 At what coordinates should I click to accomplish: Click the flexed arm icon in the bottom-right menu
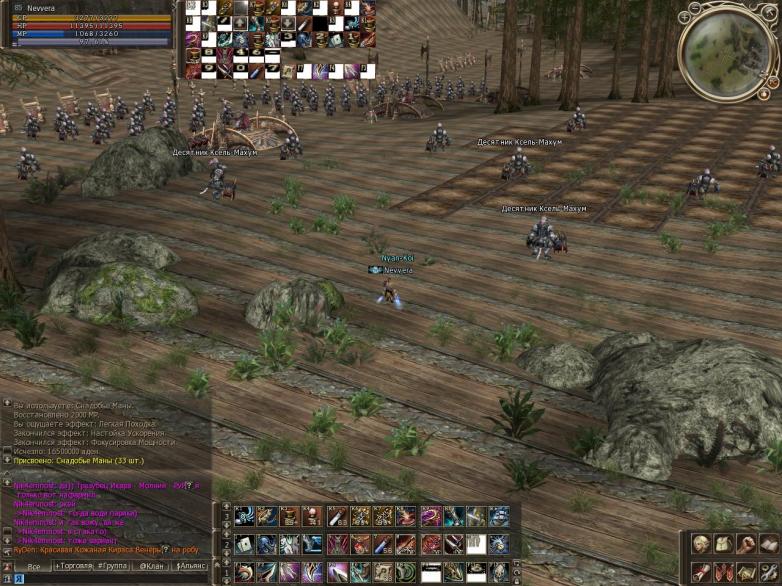click(x=745, y=545)
